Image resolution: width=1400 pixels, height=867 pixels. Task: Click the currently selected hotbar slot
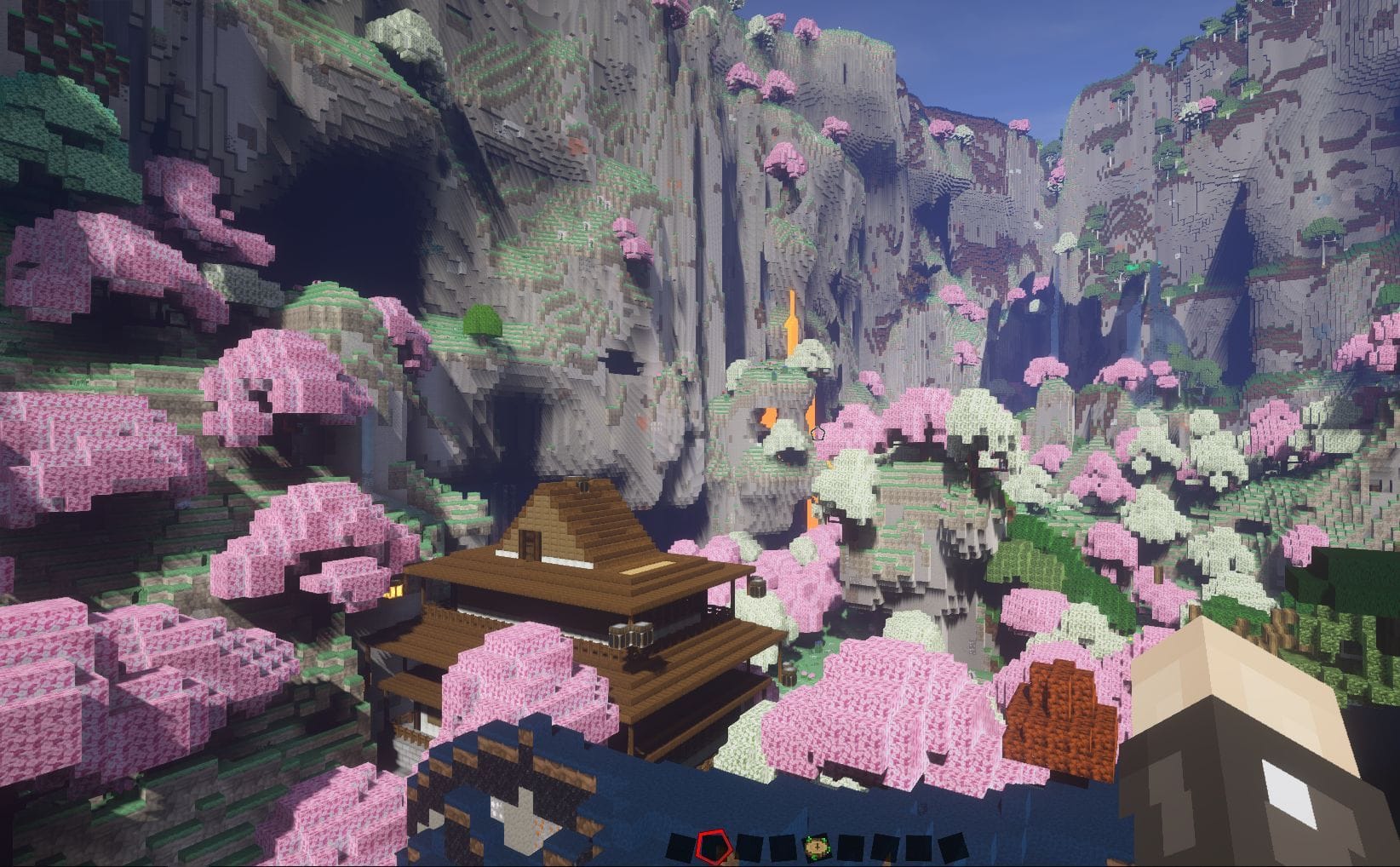pos(715,847)
